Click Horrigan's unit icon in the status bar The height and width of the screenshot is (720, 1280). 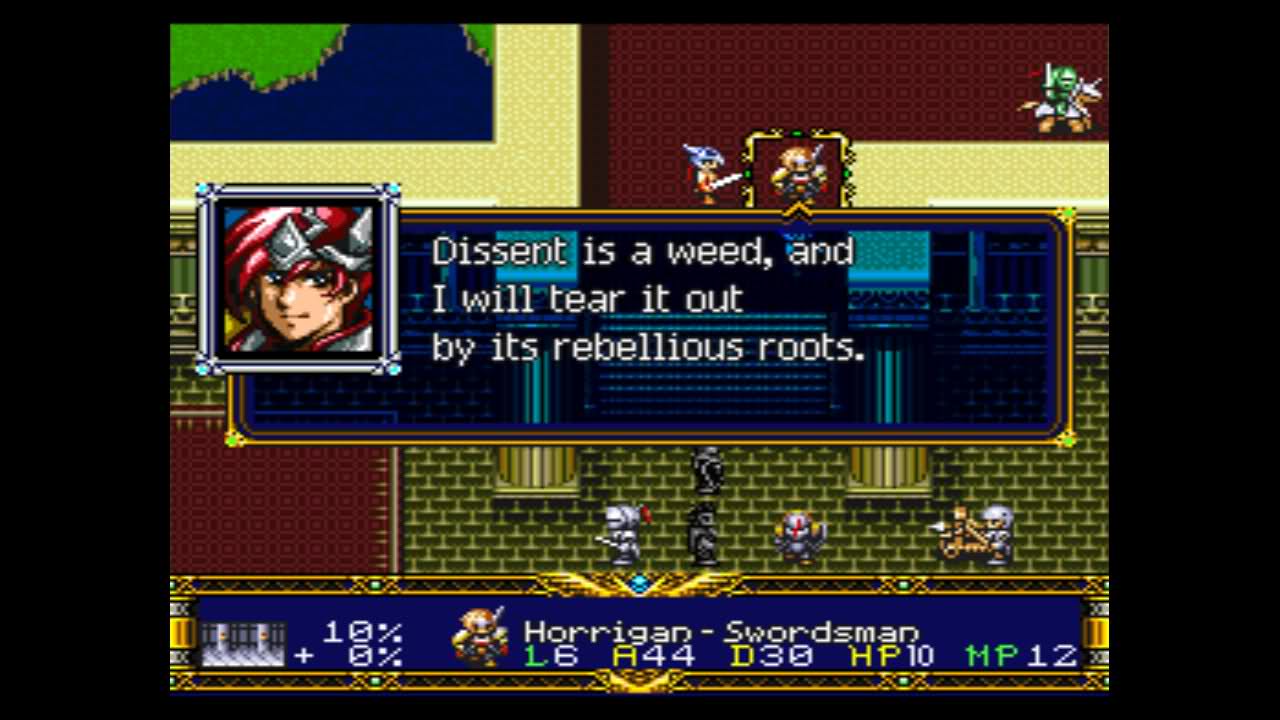480,638
